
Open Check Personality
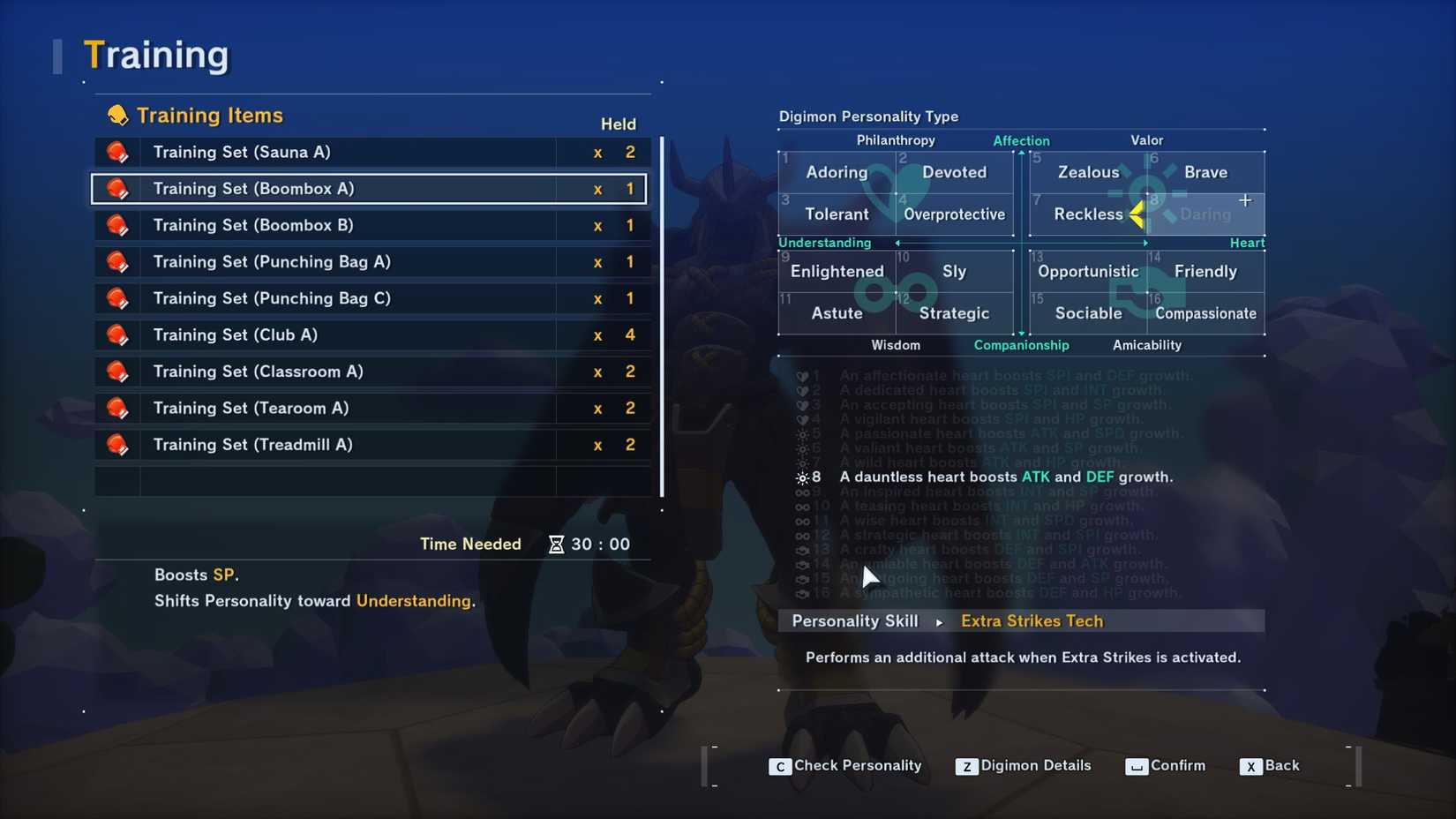[x=845, y=766]
